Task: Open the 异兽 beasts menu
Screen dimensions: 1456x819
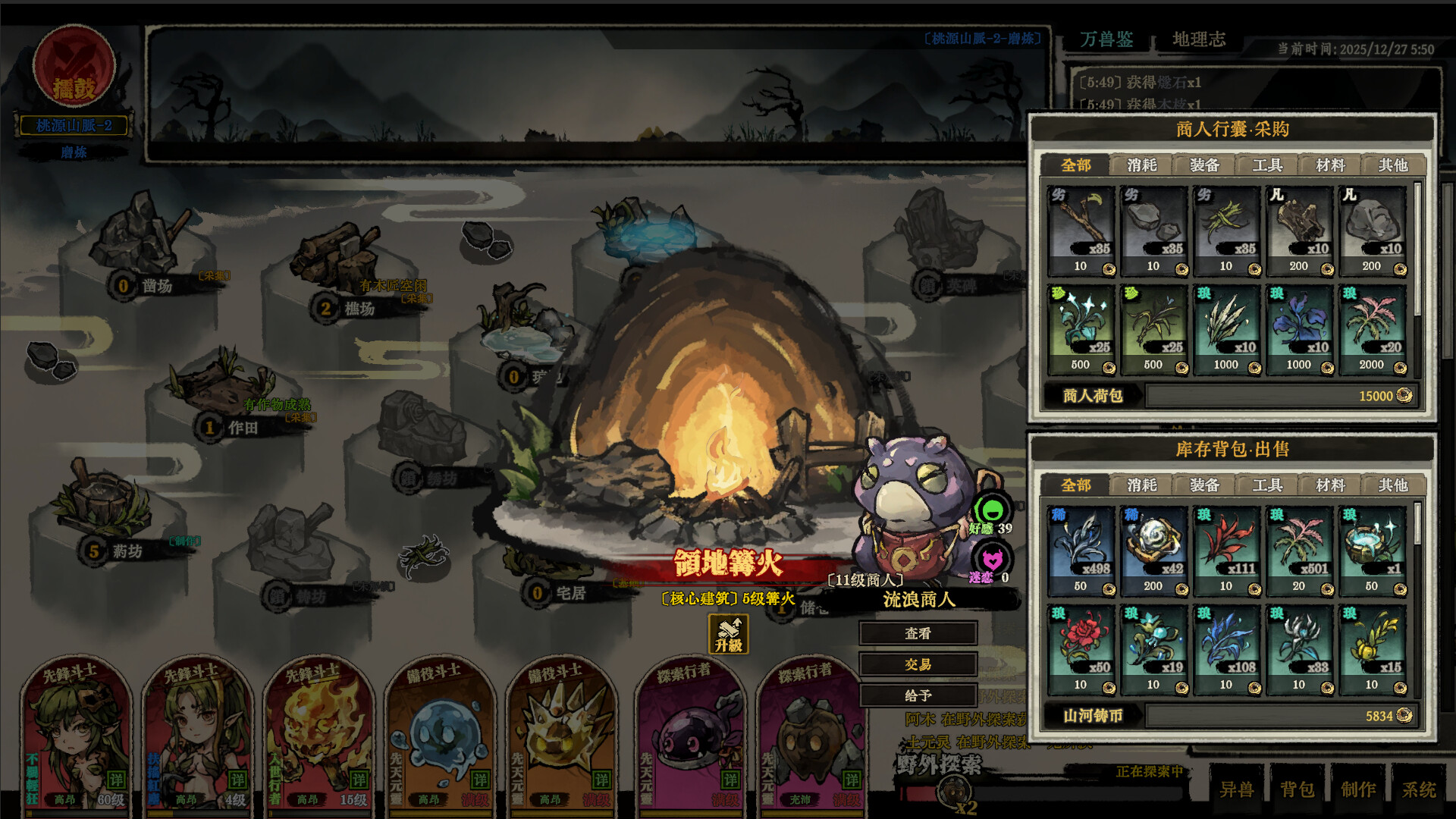Action: pos(1236,789)
